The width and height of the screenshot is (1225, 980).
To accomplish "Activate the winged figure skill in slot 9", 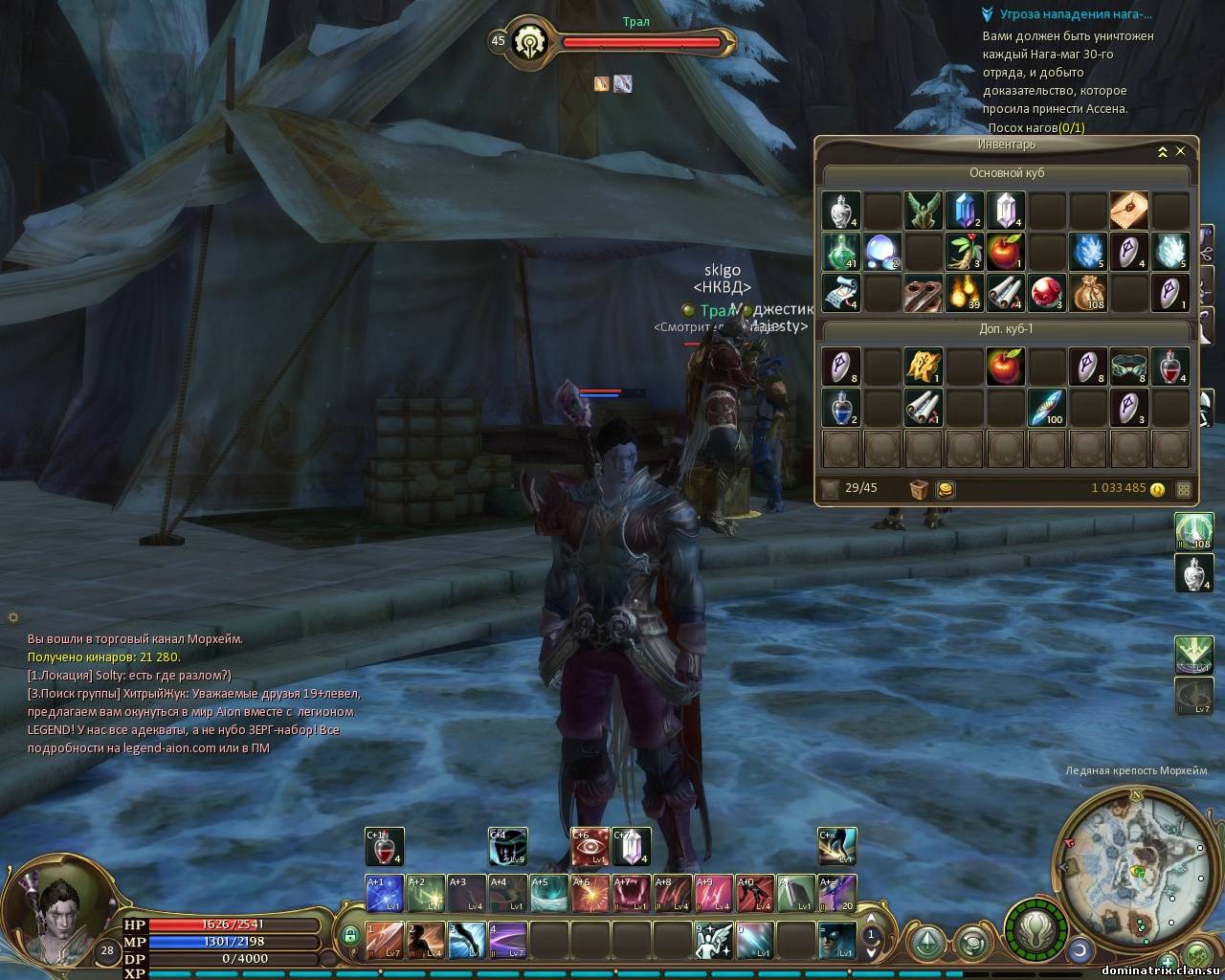I will pyautogui.click(x=713, y=940).
